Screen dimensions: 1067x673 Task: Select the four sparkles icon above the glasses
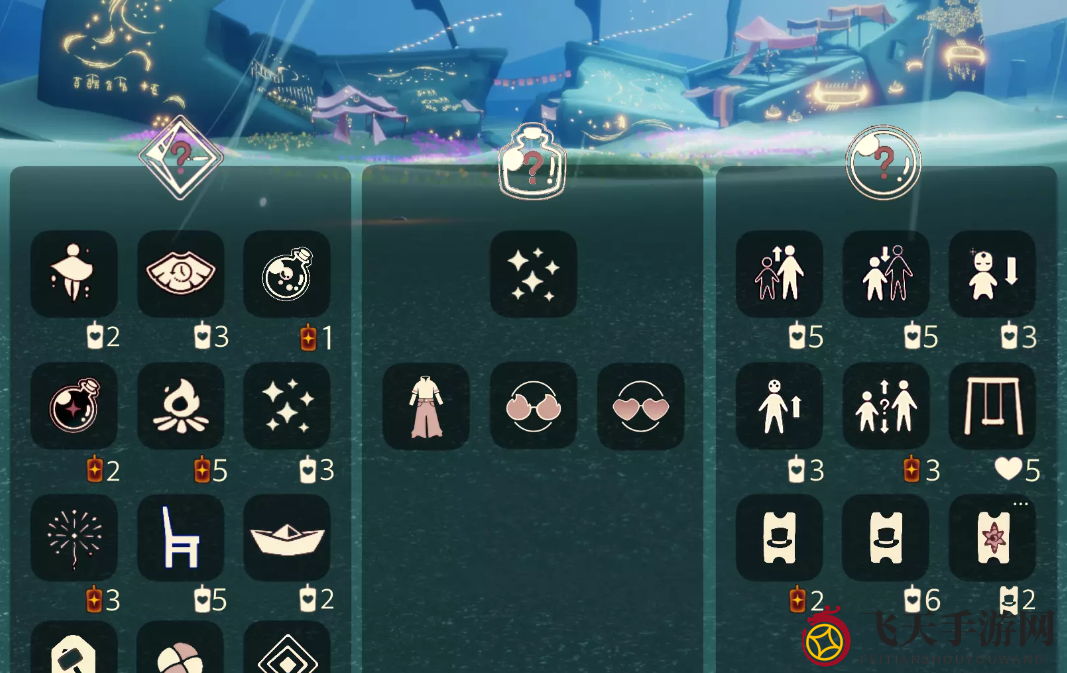pyautogui.click(x=533, y=274)
